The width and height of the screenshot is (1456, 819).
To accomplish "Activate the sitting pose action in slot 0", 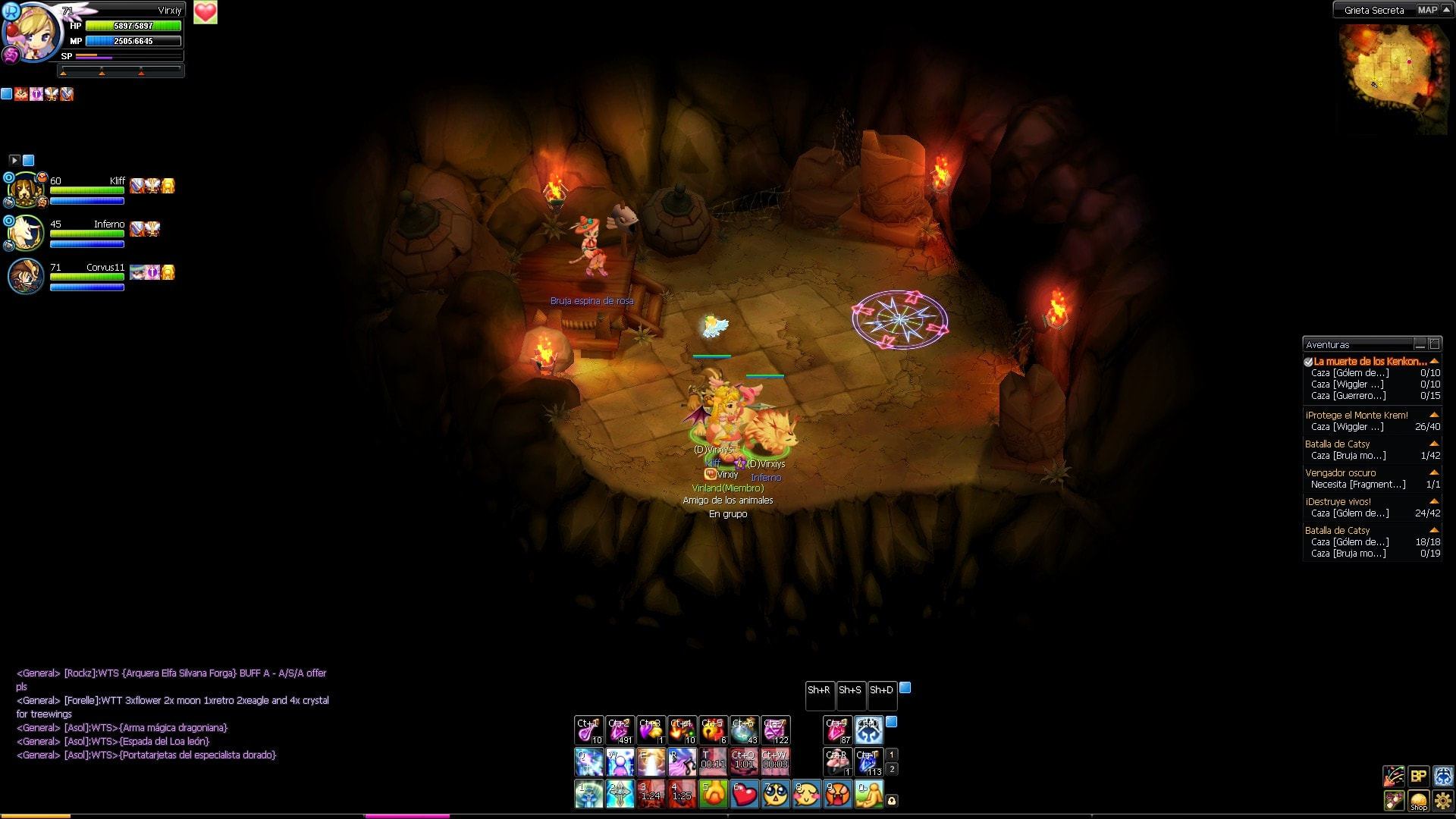I will pos(869,794).
